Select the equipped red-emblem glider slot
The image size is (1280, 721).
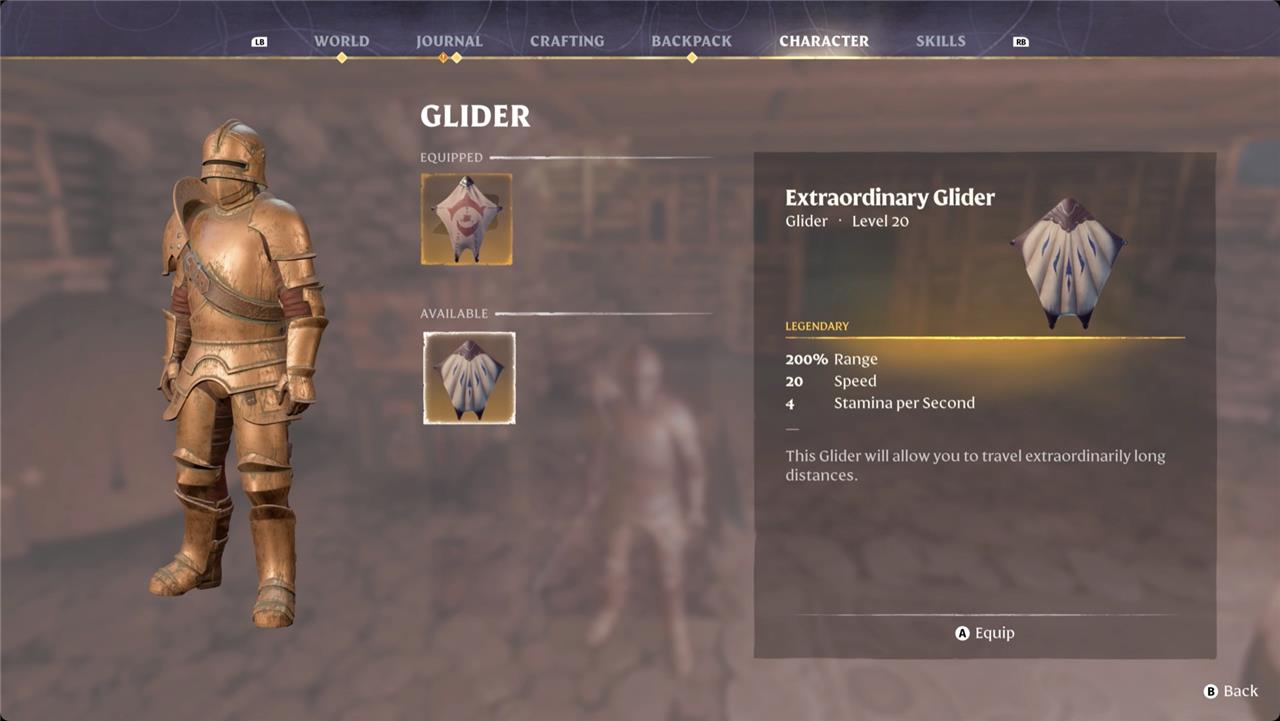pos(467,219)
